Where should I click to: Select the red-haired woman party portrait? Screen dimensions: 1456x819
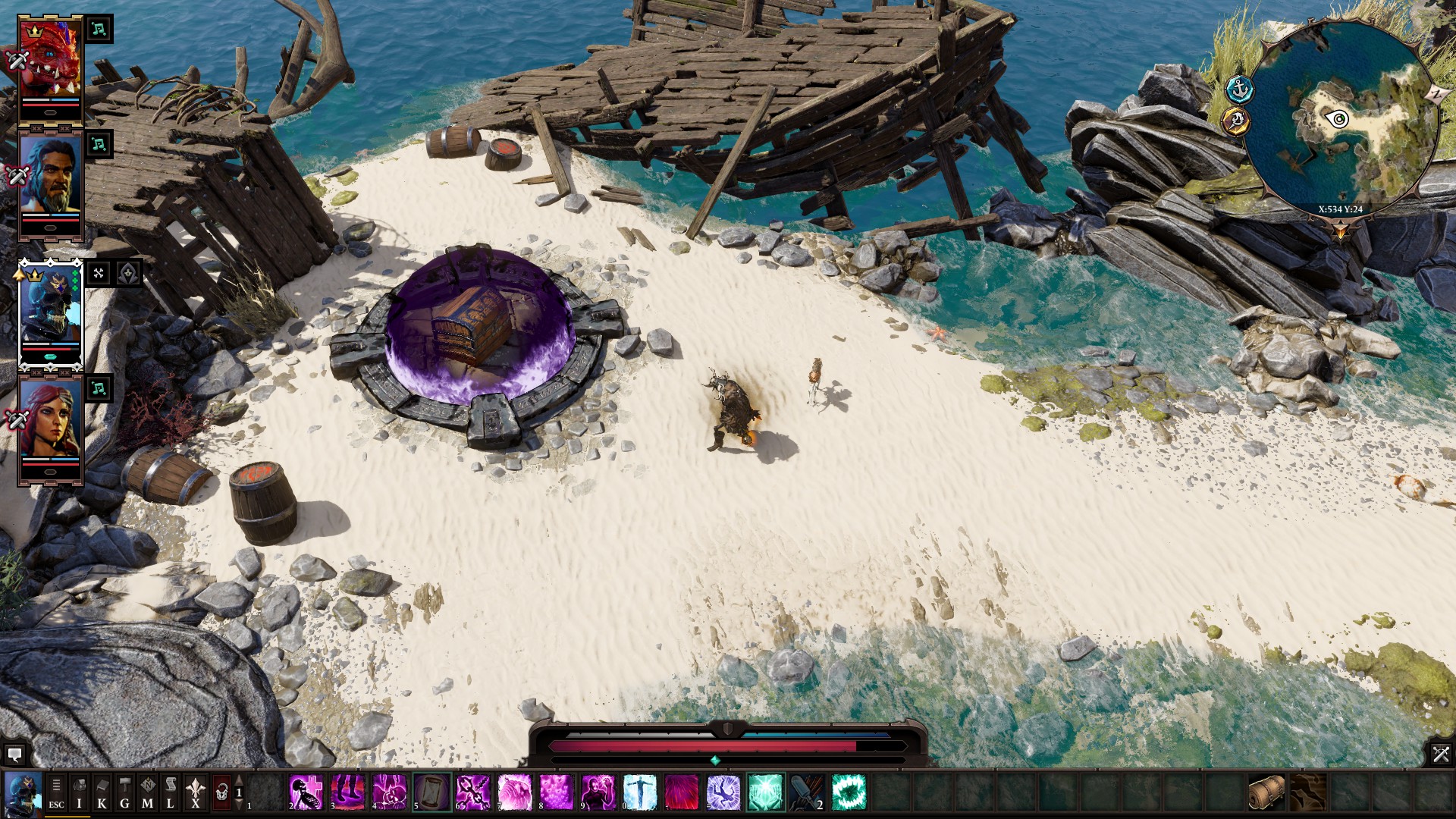click(50, 420)
